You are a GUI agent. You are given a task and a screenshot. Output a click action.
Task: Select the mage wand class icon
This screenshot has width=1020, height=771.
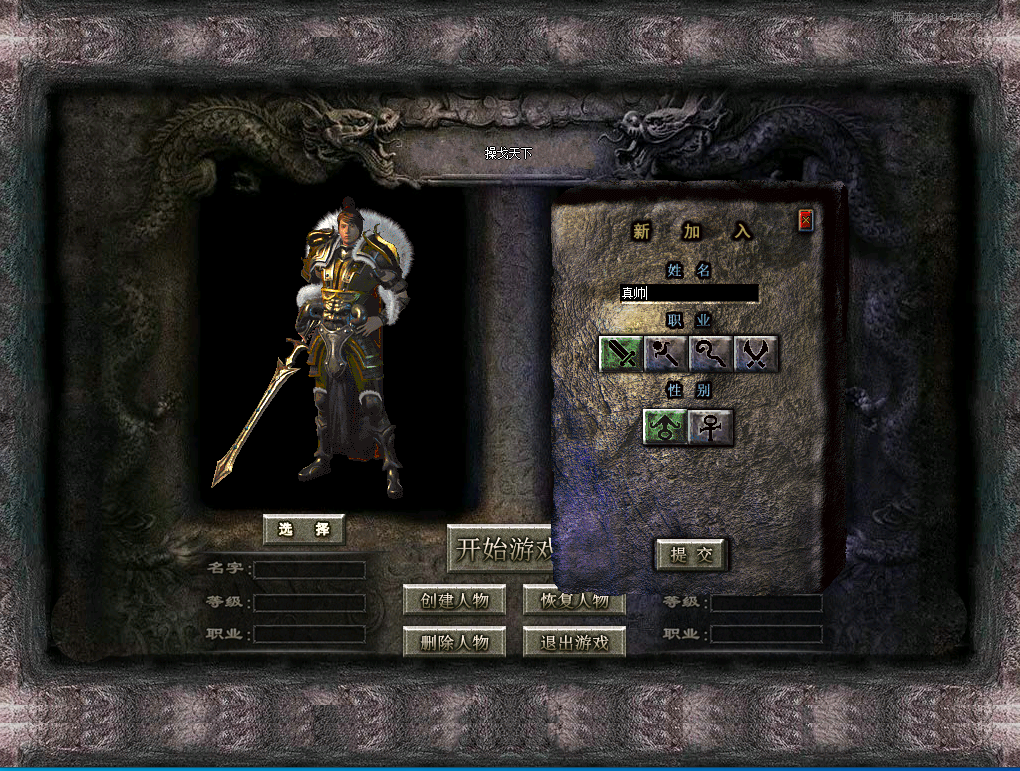click(665, 354)
